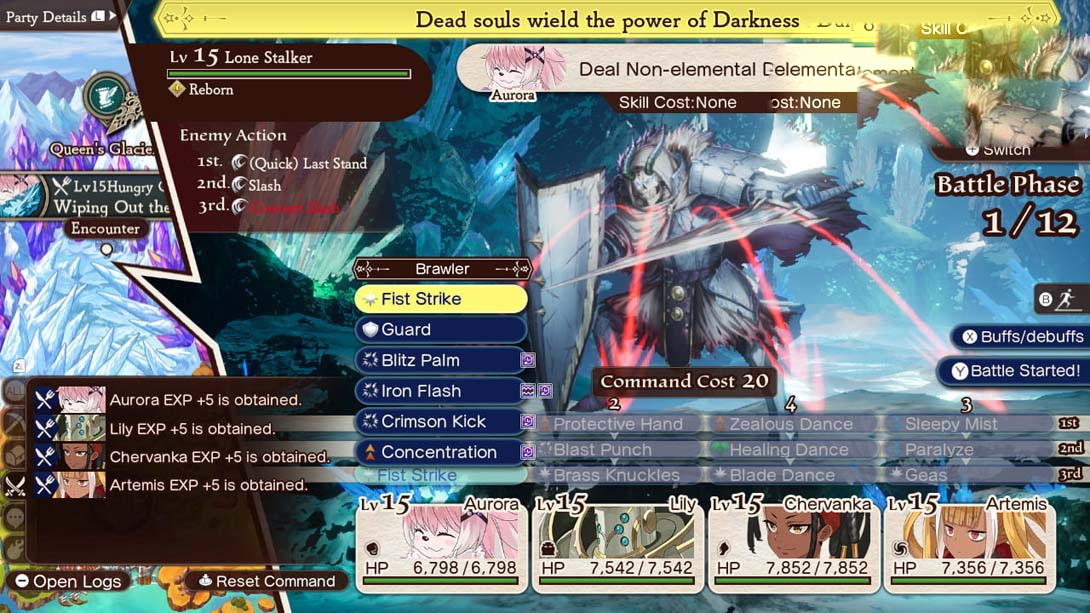Select Lily's party card
Image resolution: width=1090 pixels, height=613 pixels.
click(x=617, y=542)
